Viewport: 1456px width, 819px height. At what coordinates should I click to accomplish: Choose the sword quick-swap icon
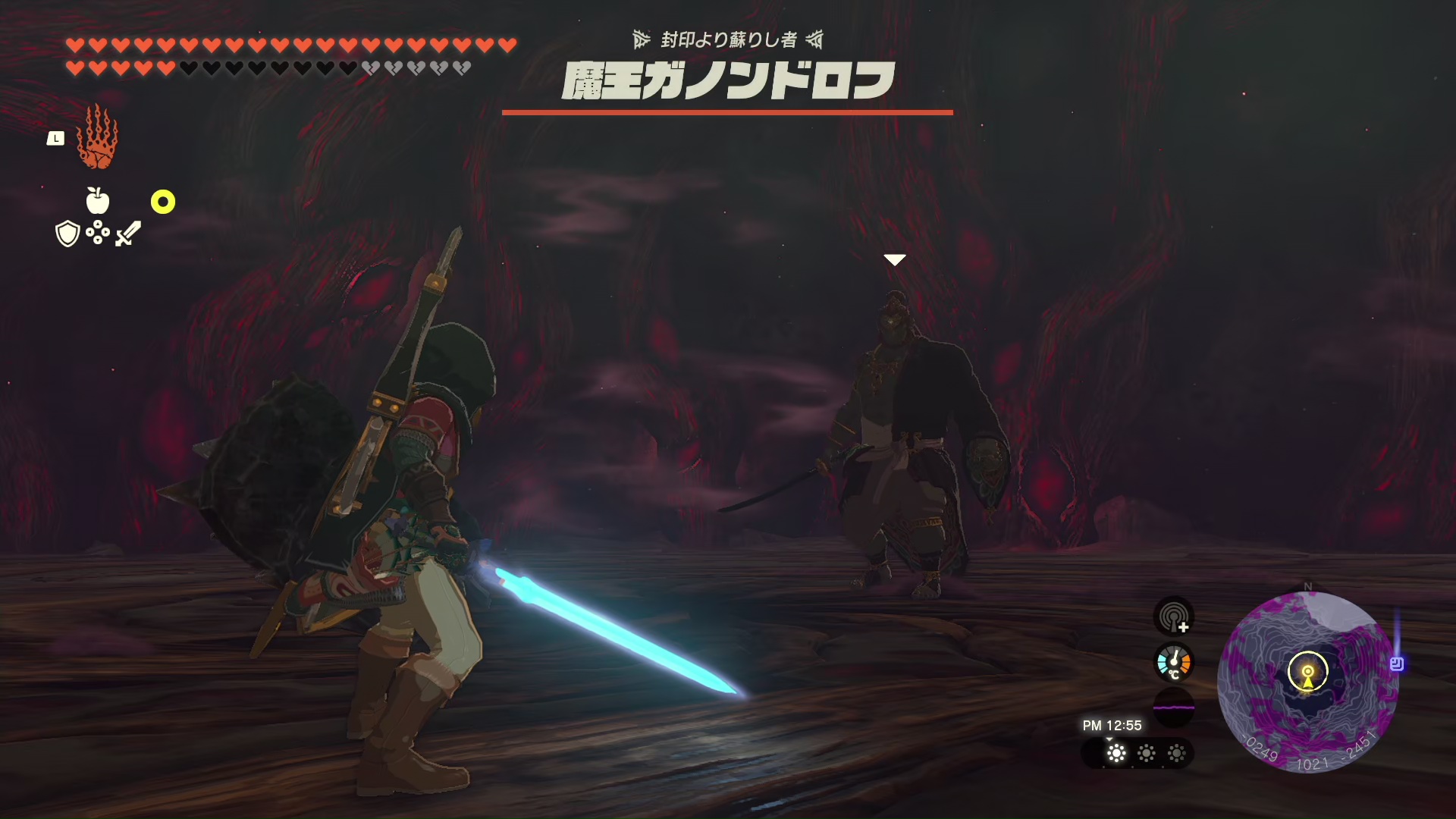click(x=128, y=234)
